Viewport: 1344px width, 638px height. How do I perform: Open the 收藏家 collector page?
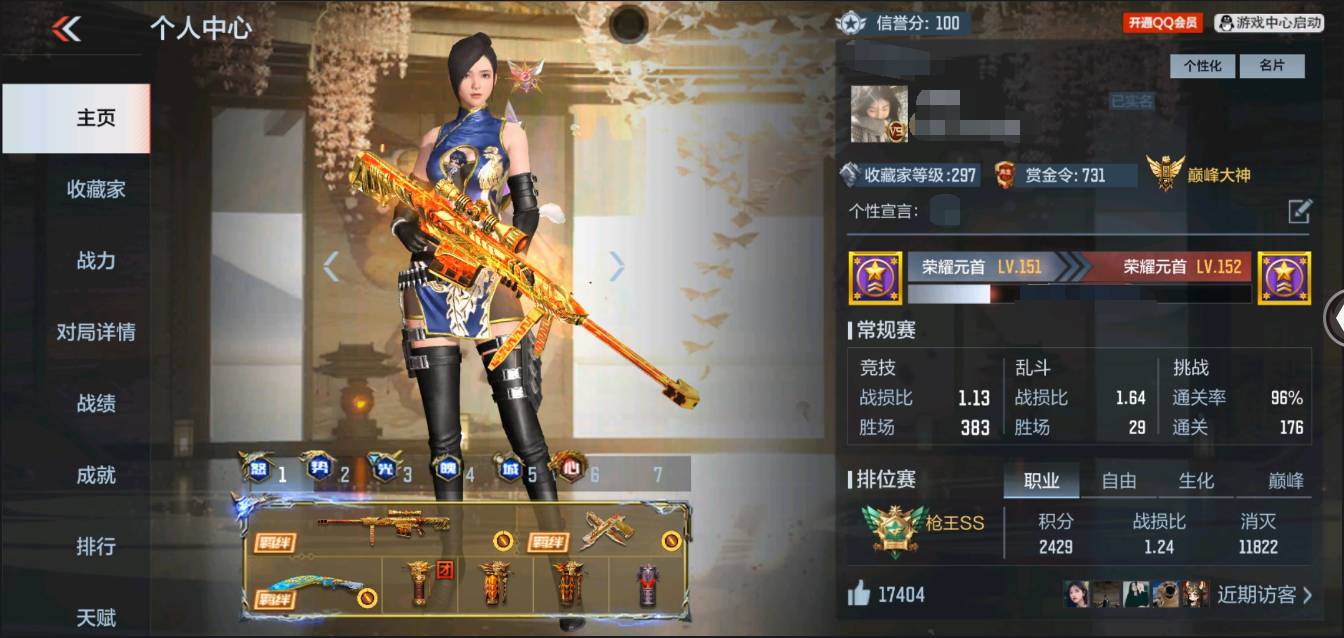click(x=96, y=189)
